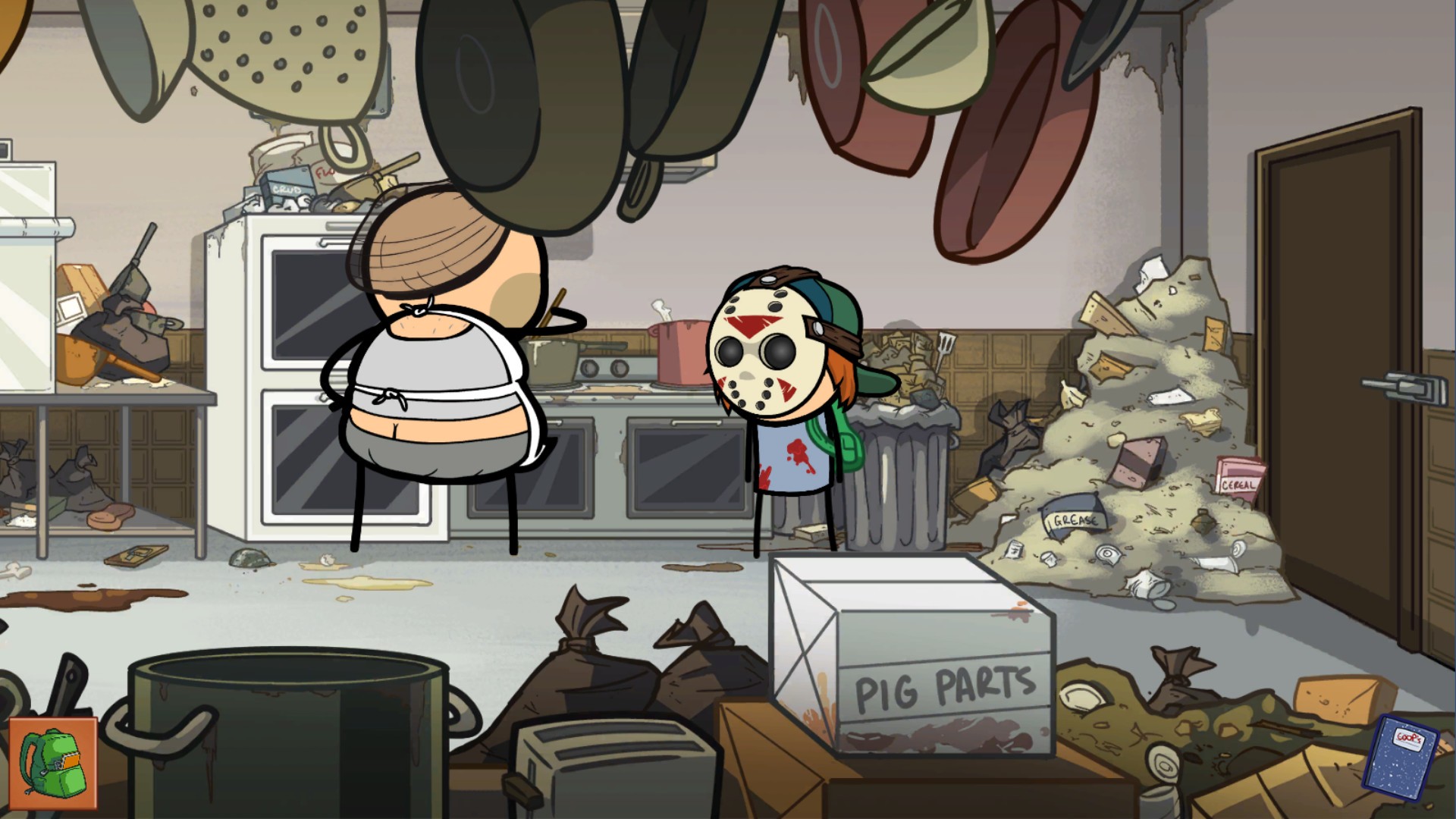Open the green backpack inventory
1456x819 pixels.
(53, 763)
